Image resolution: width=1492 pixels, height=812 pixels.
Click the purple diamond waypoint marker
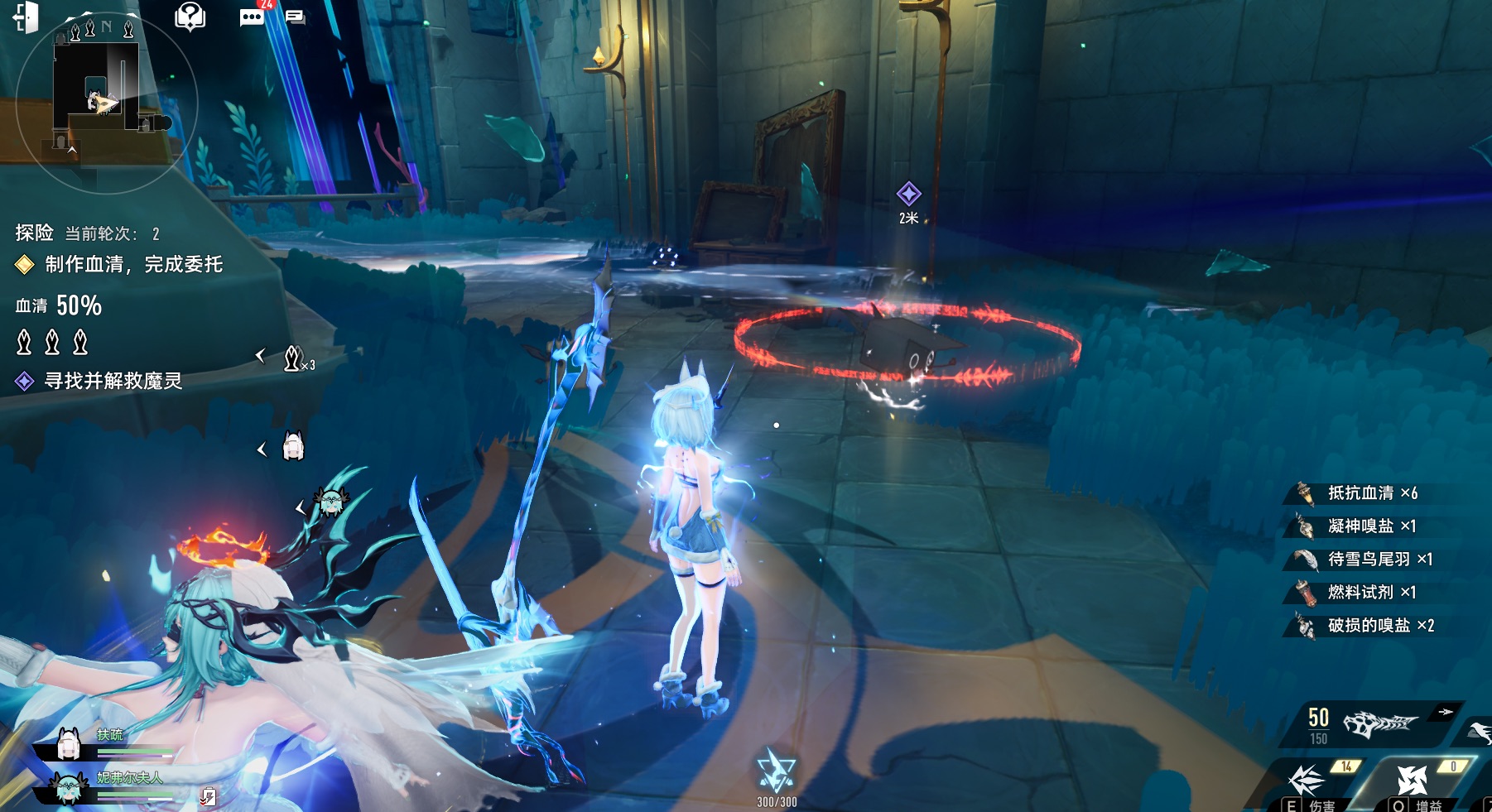tap(908, 194)
